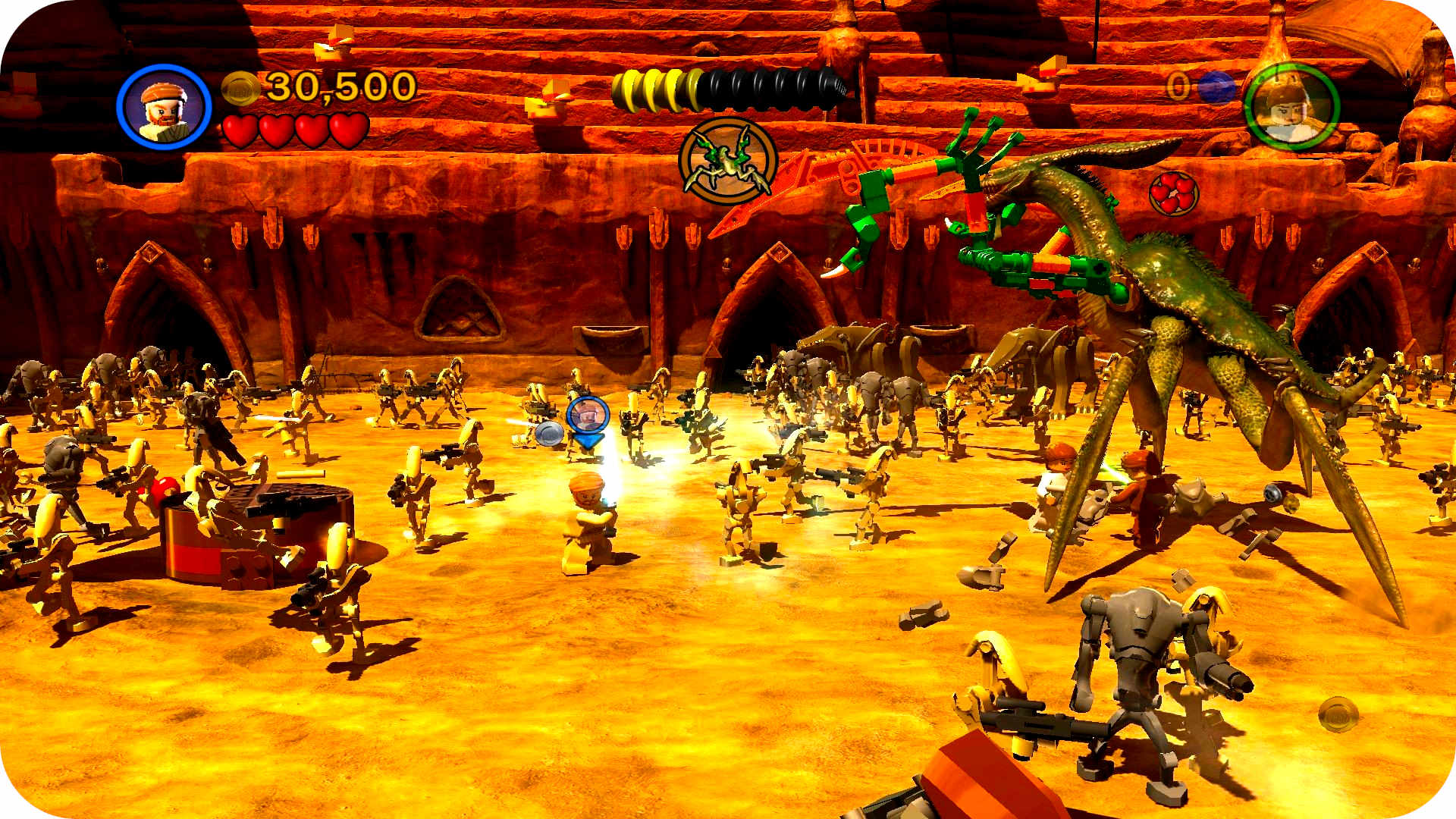Toggle the second heart beside the stud counter

[x=275, y=129]
